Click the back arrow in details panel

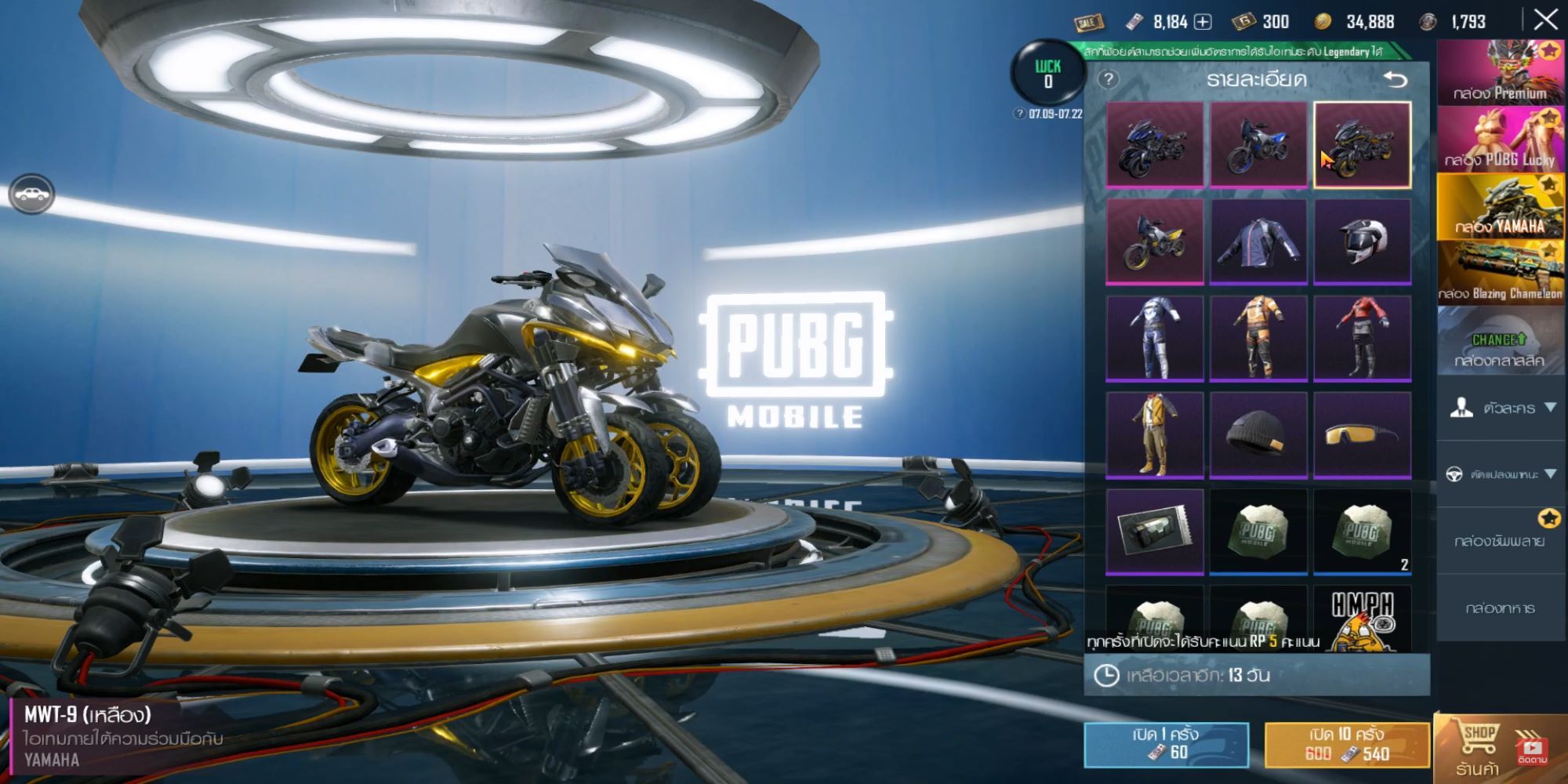[x=1397, y=79]
